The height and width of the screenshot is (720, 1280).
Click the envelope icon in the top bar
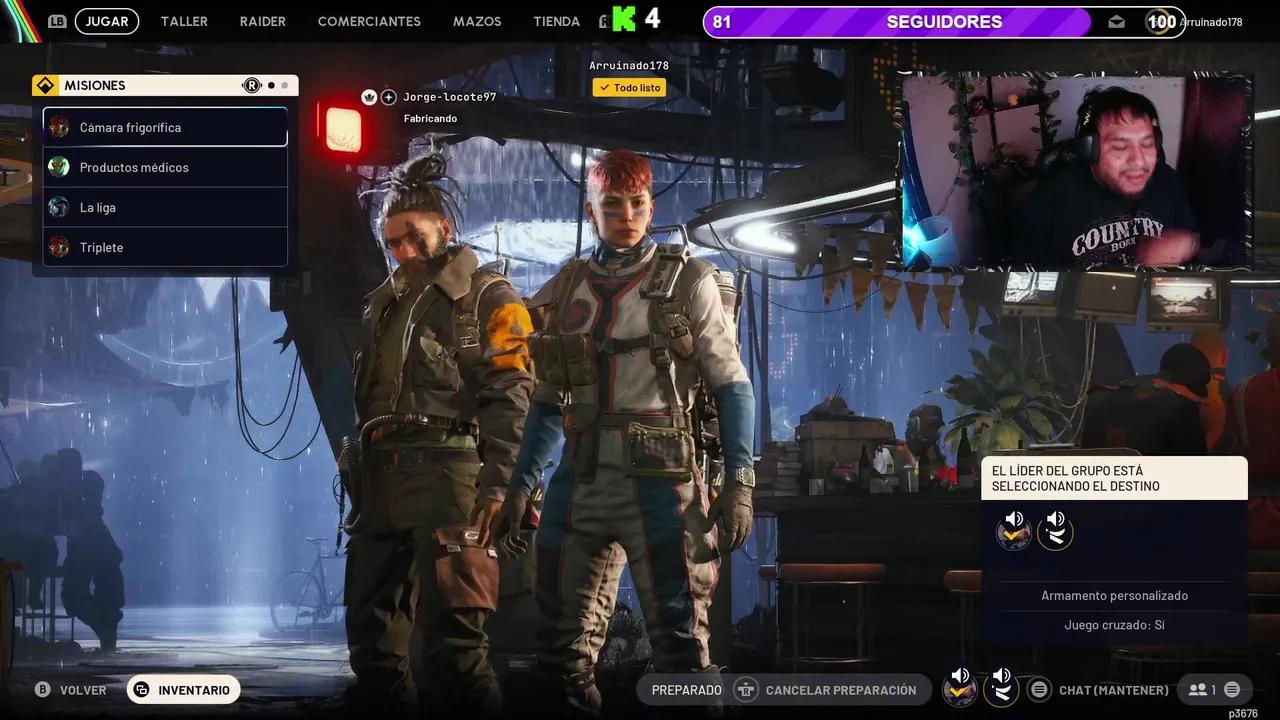[x=1116, y=20]
